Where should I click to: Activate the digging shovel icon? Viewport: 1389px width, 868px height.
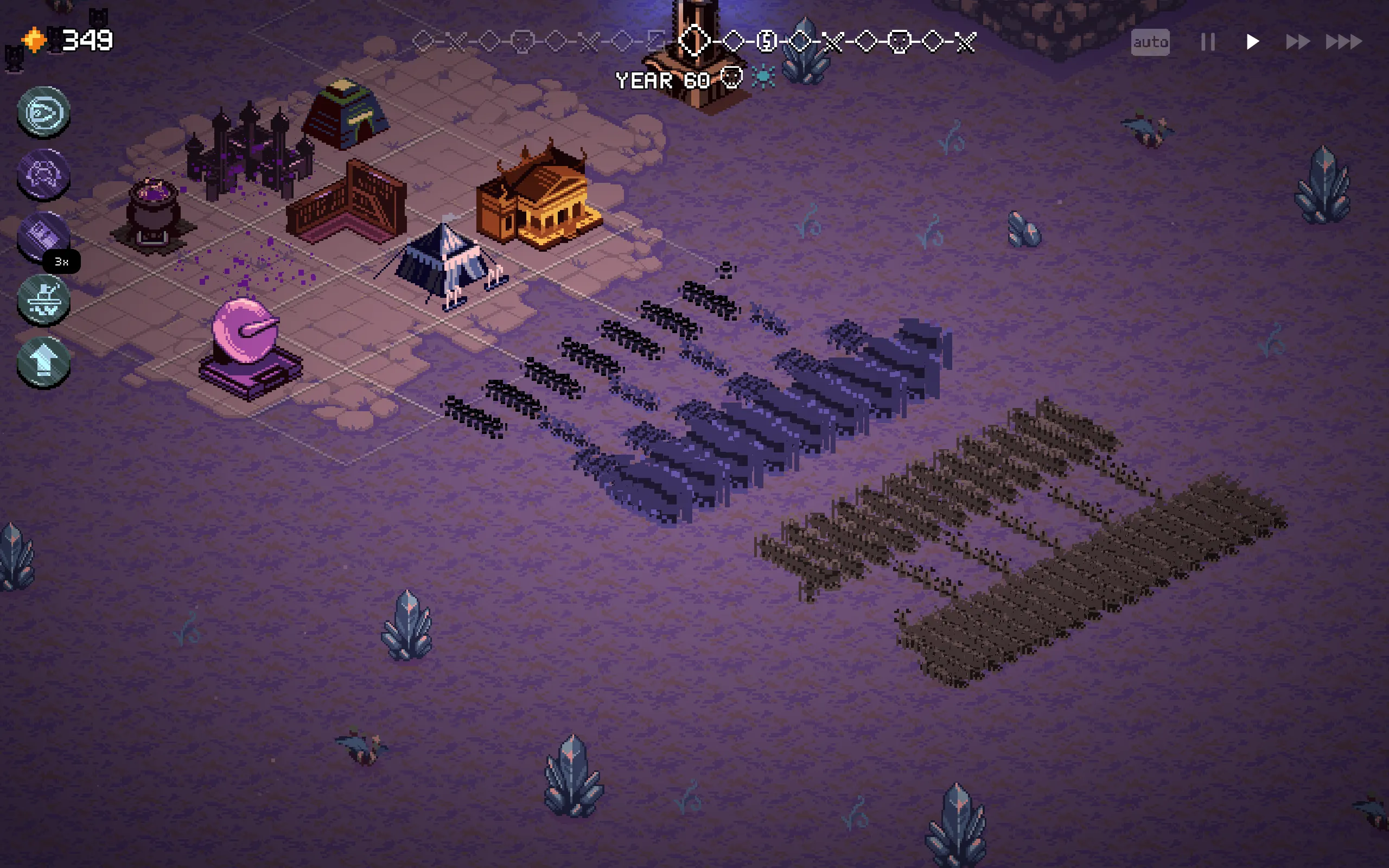point(43,299)
